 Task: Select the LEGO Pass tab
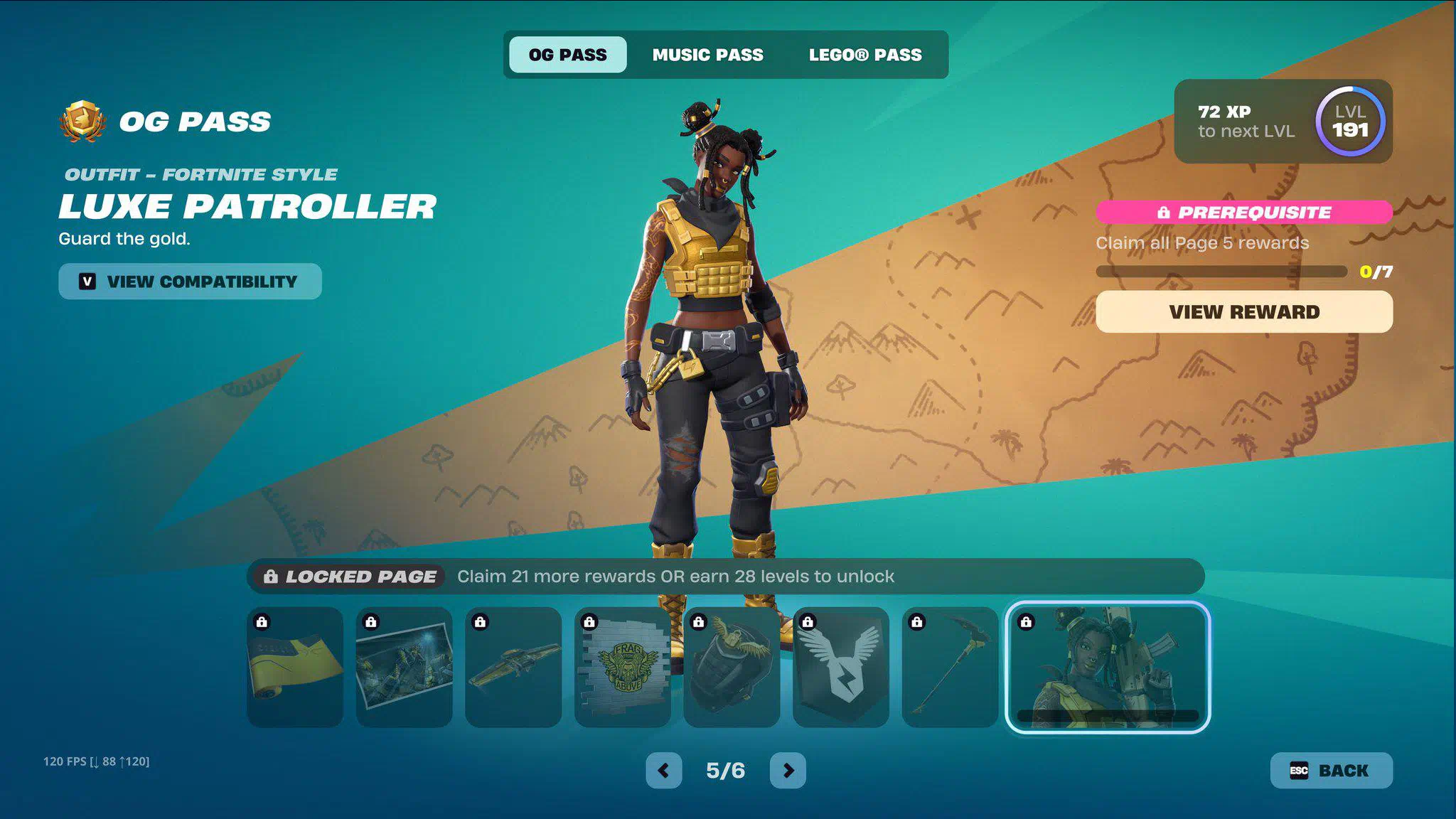[x=864, y=55]
